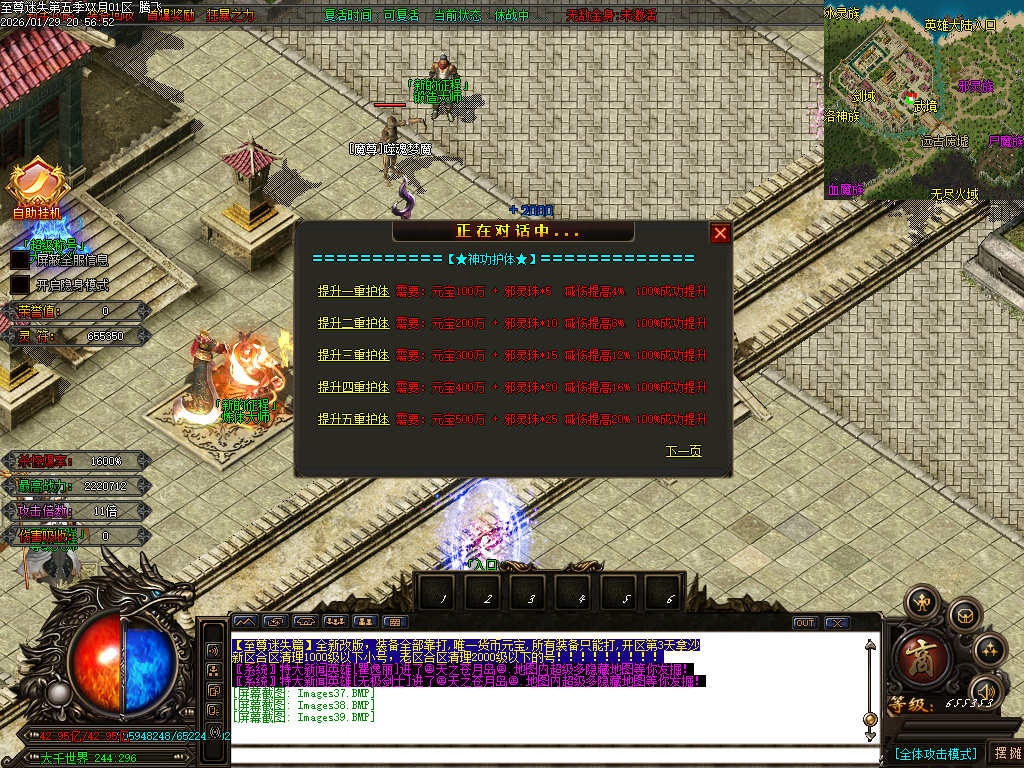Pick the 提升三重护体 upgrade

[353, 355]
